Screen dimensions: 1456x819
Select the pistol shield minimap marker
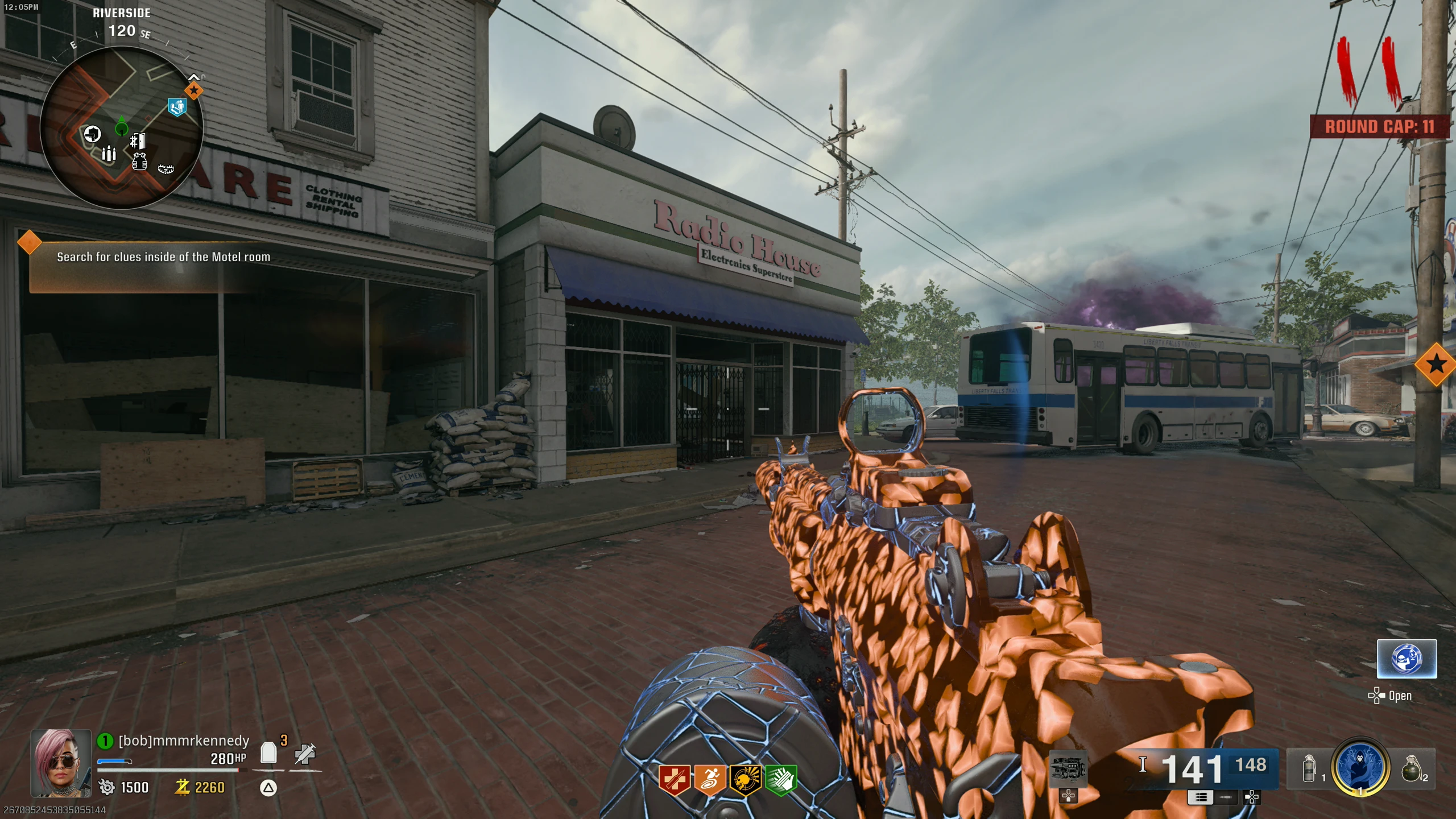tap(92, 134)
